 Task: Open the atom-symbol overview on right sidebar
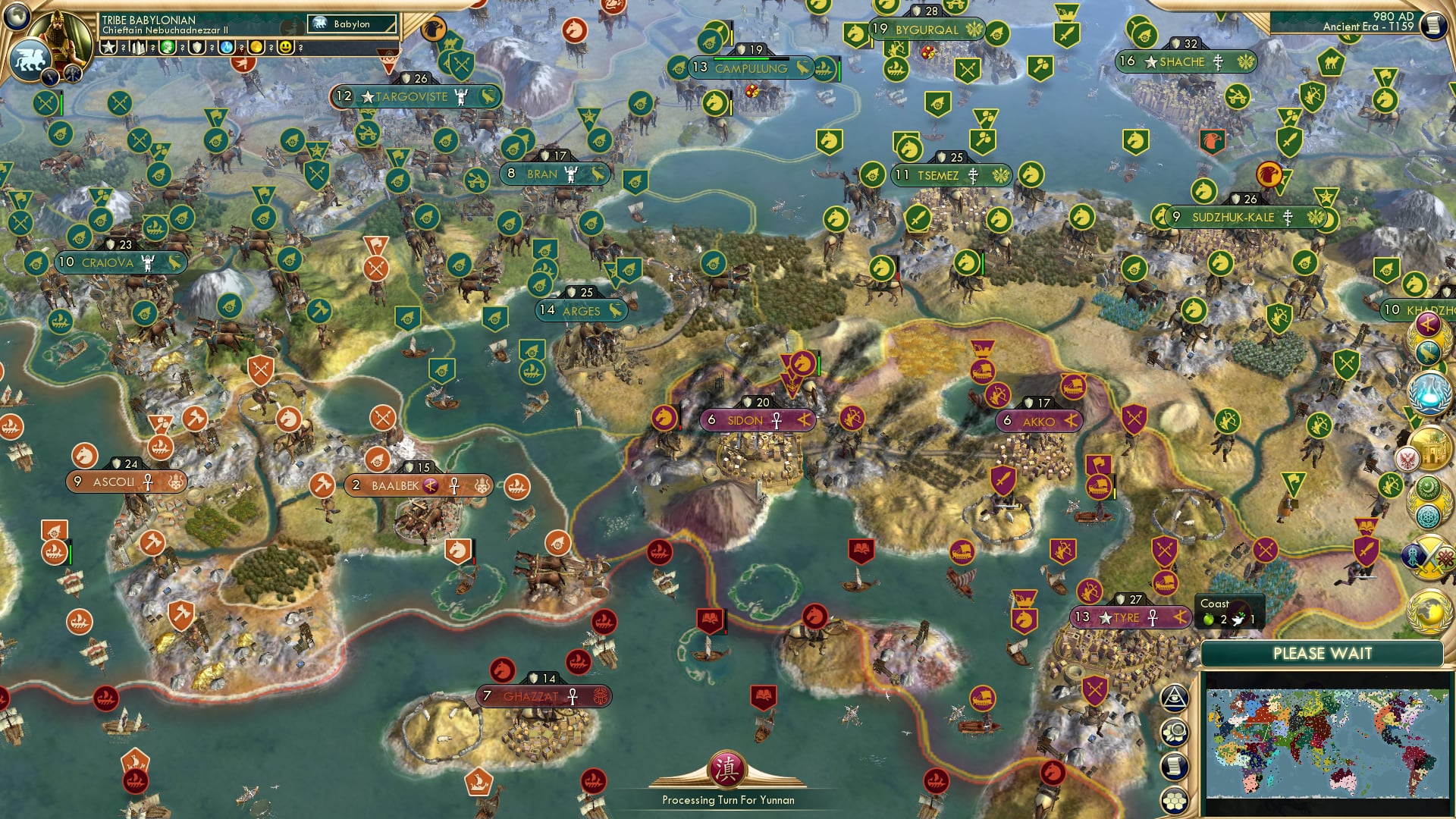[1429, 516]
